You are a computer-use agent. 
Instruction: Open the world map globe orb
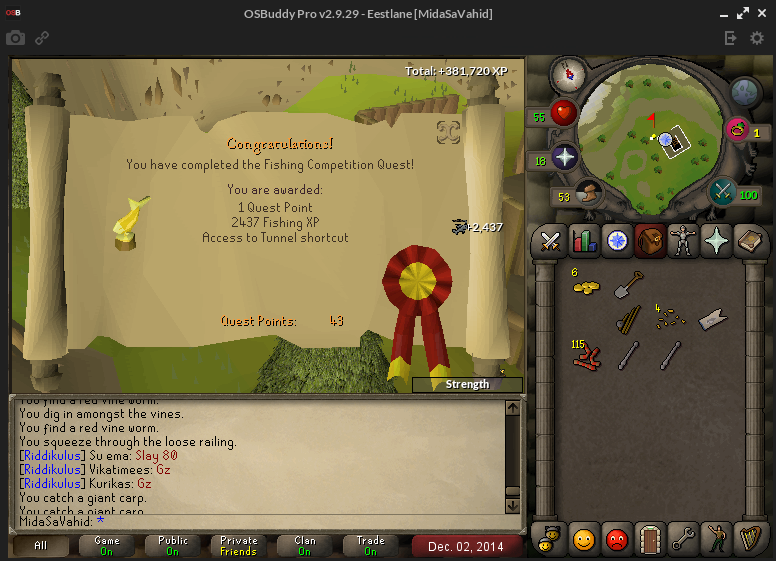[746, 92]
